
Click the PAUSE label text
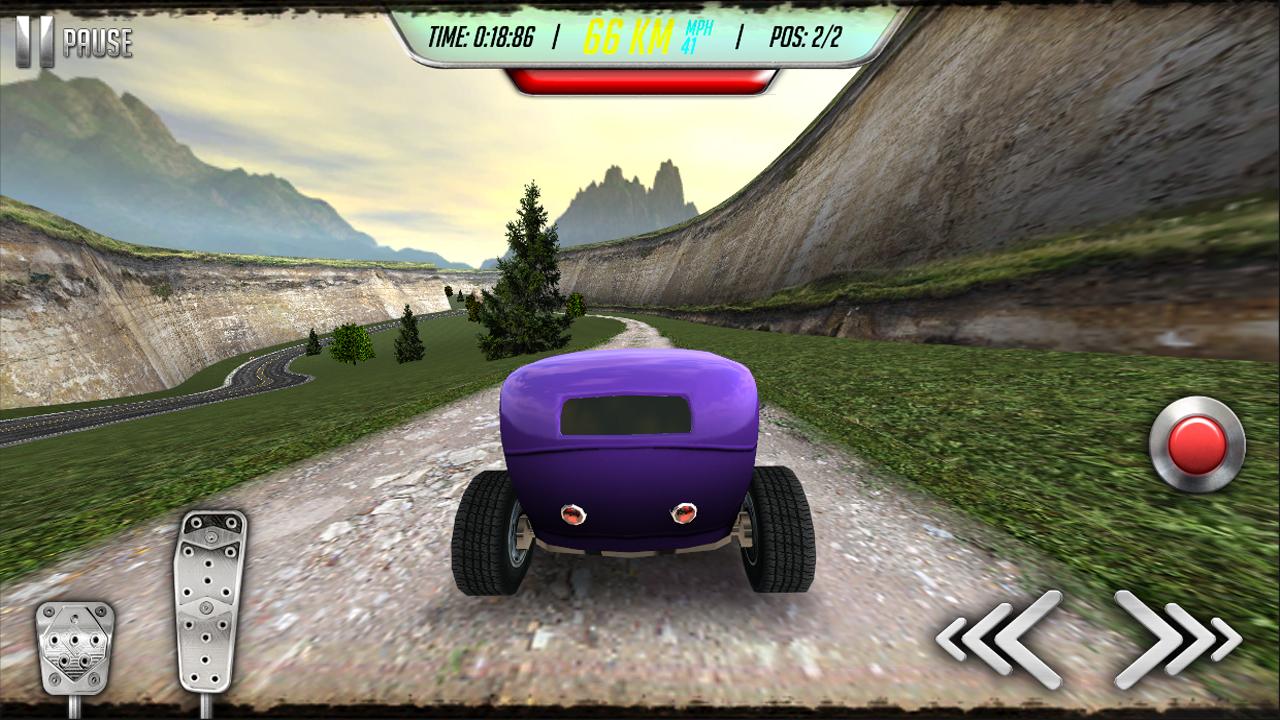coord(98,42)
